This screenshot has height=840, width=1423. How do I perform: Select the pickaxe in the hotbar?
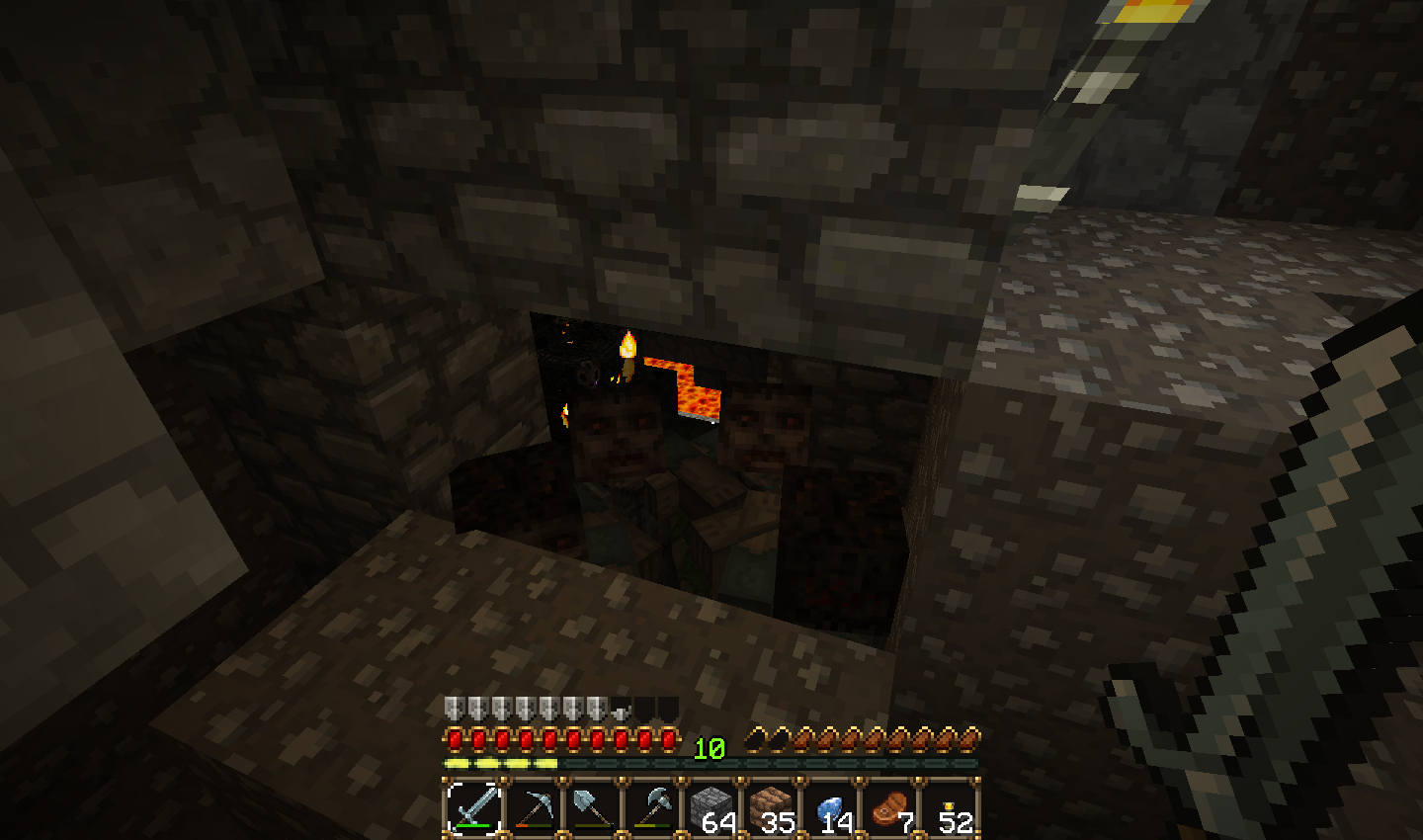[534, 807]
